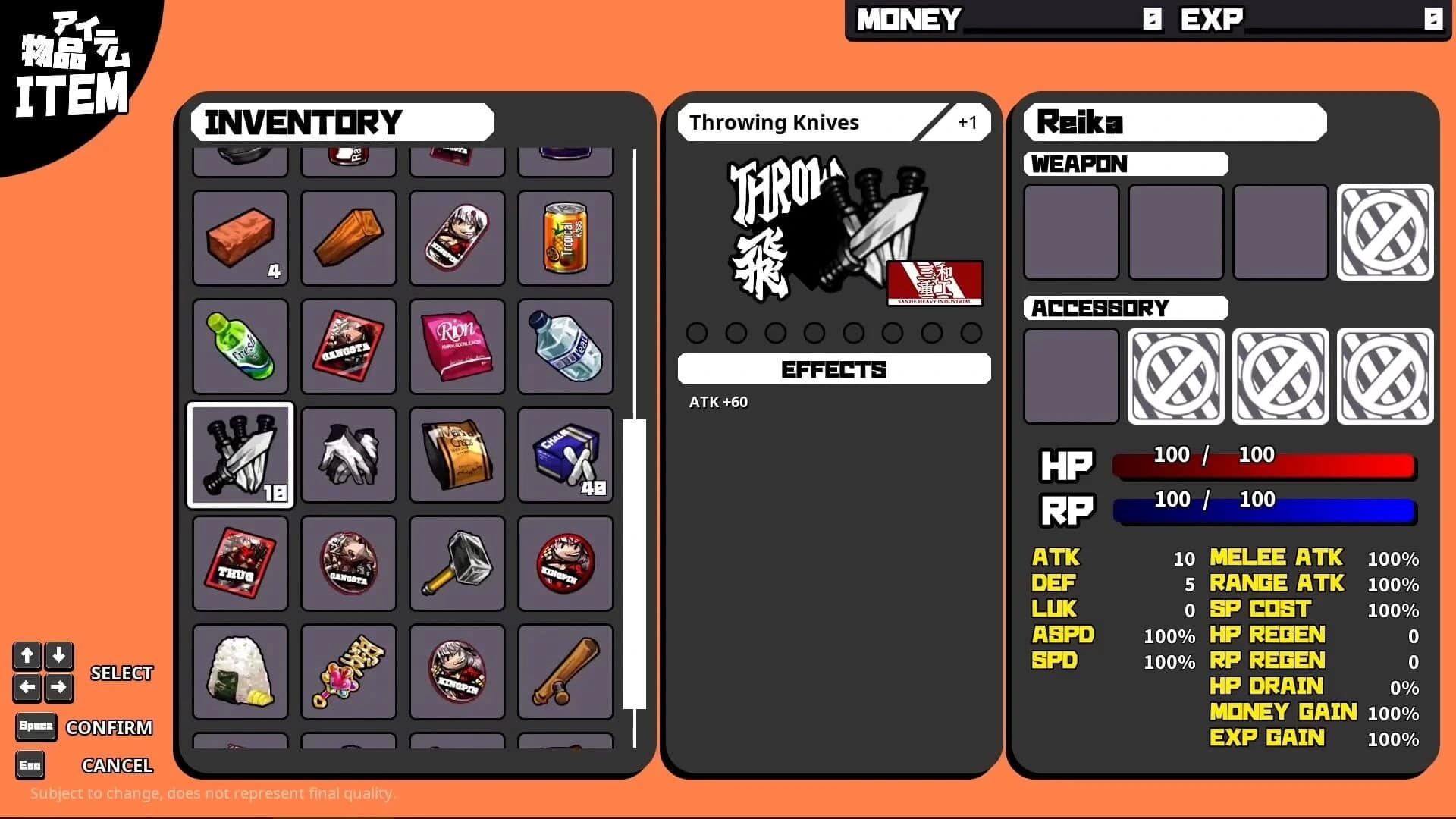Pick the hammer from the inventory
This screenshot has width=1456, height=819.
[x=457, y=563]
